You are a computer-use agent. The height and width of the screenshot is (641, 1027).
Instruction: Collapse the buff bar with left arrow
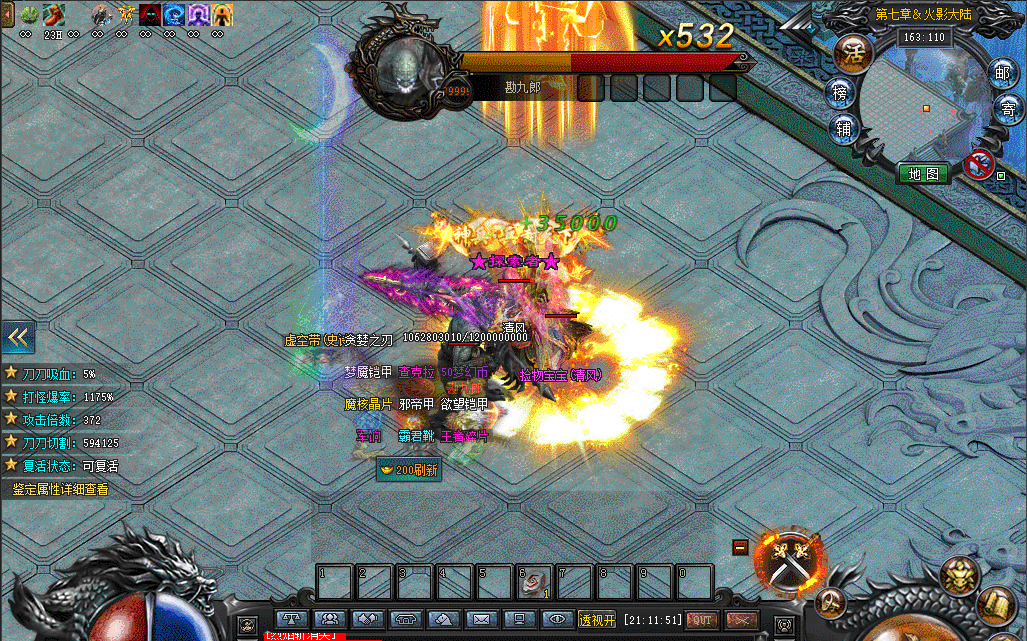pyautogui.click(x=6, y=13)
